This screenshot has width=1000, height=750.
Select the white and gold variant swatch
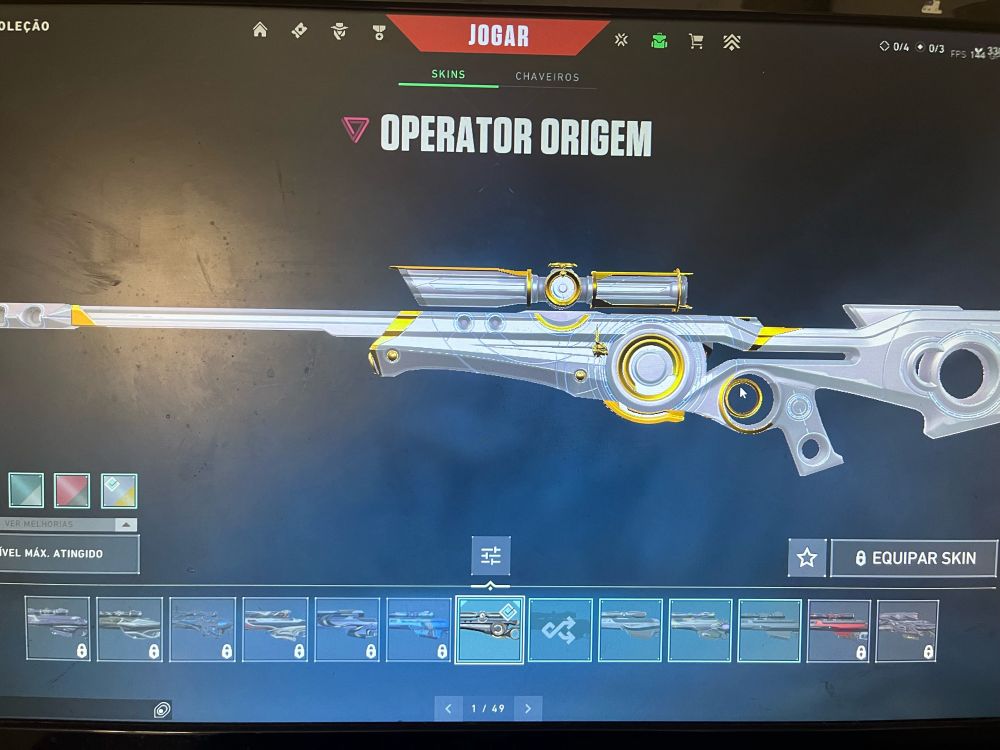(x=118, y=490)
